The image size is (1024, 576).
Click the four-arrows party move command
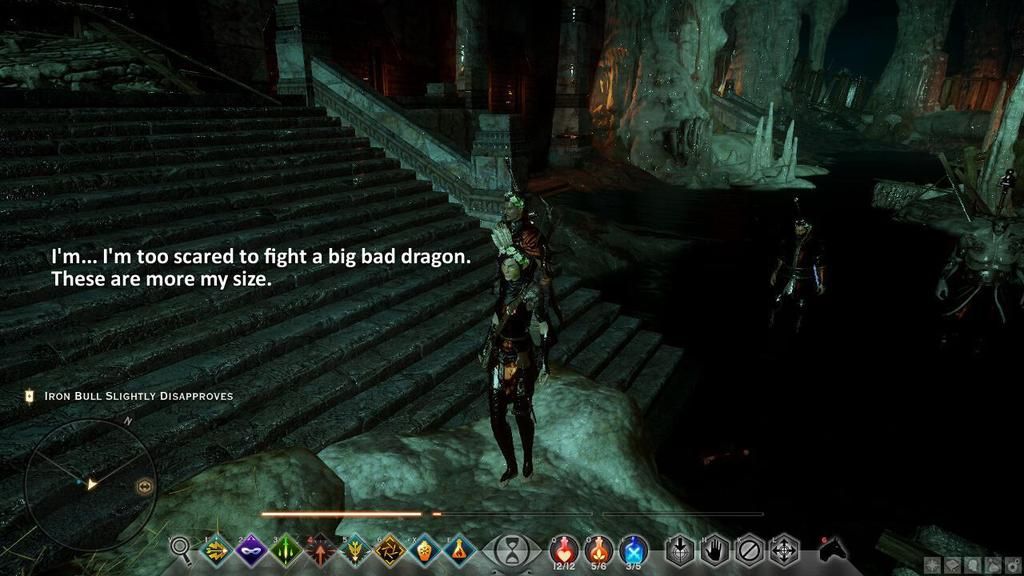(783, 549)
